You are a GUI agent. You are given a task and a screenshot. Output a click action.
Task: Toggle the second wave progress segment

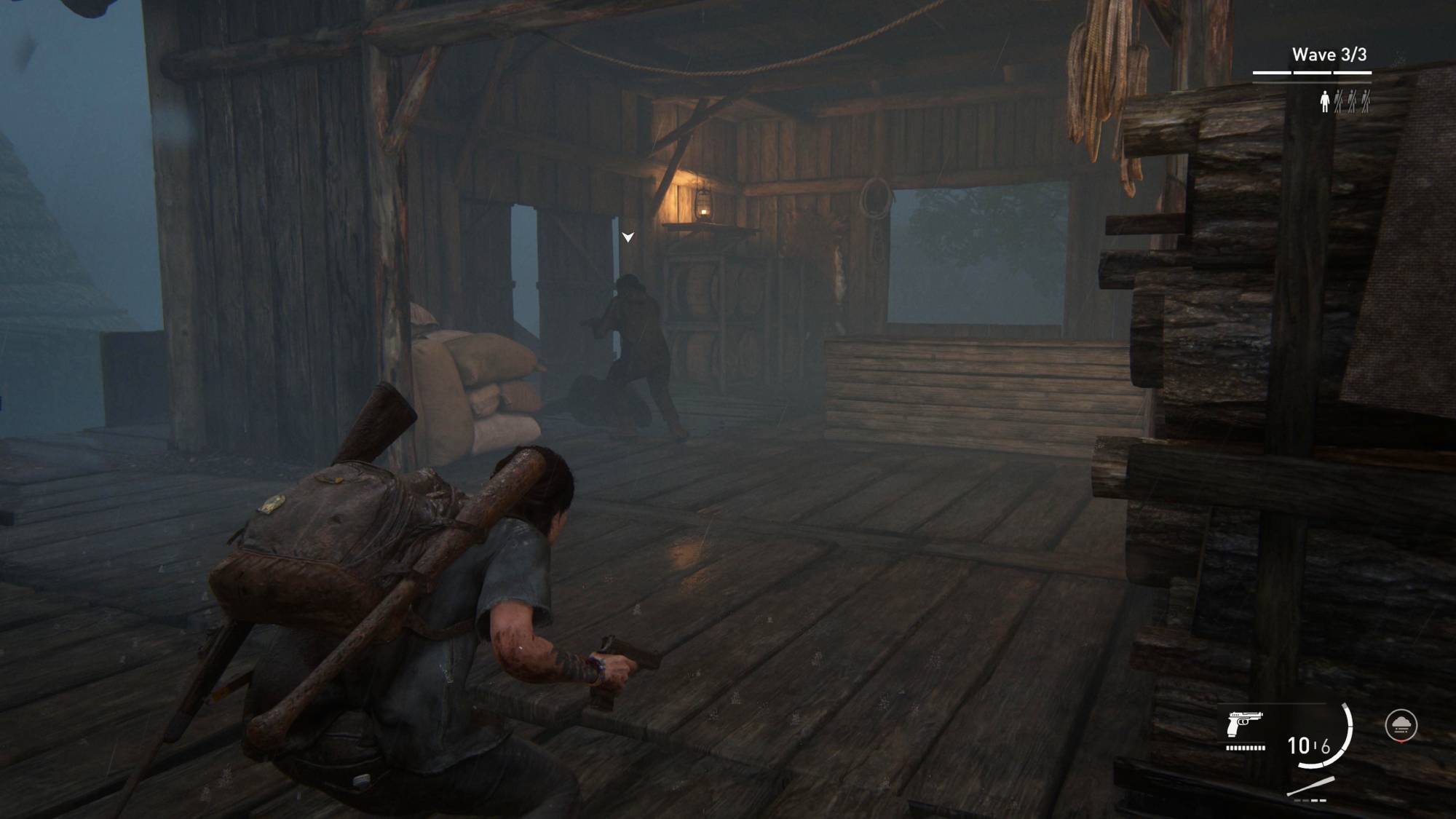(1313, 73)
